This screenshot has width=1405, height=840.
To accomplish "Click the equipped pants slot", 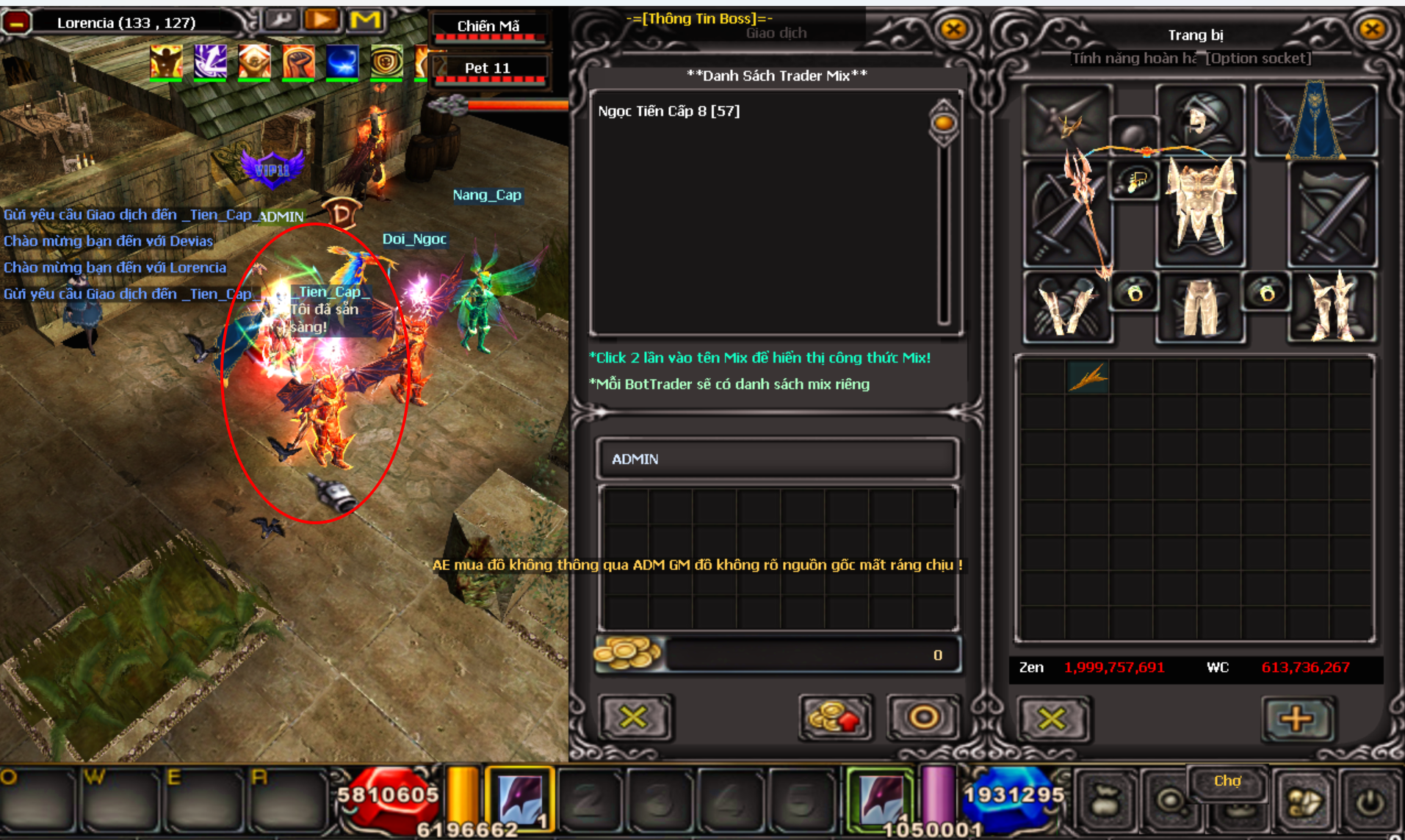I will pyautogui.click(x=1200, y=306).
